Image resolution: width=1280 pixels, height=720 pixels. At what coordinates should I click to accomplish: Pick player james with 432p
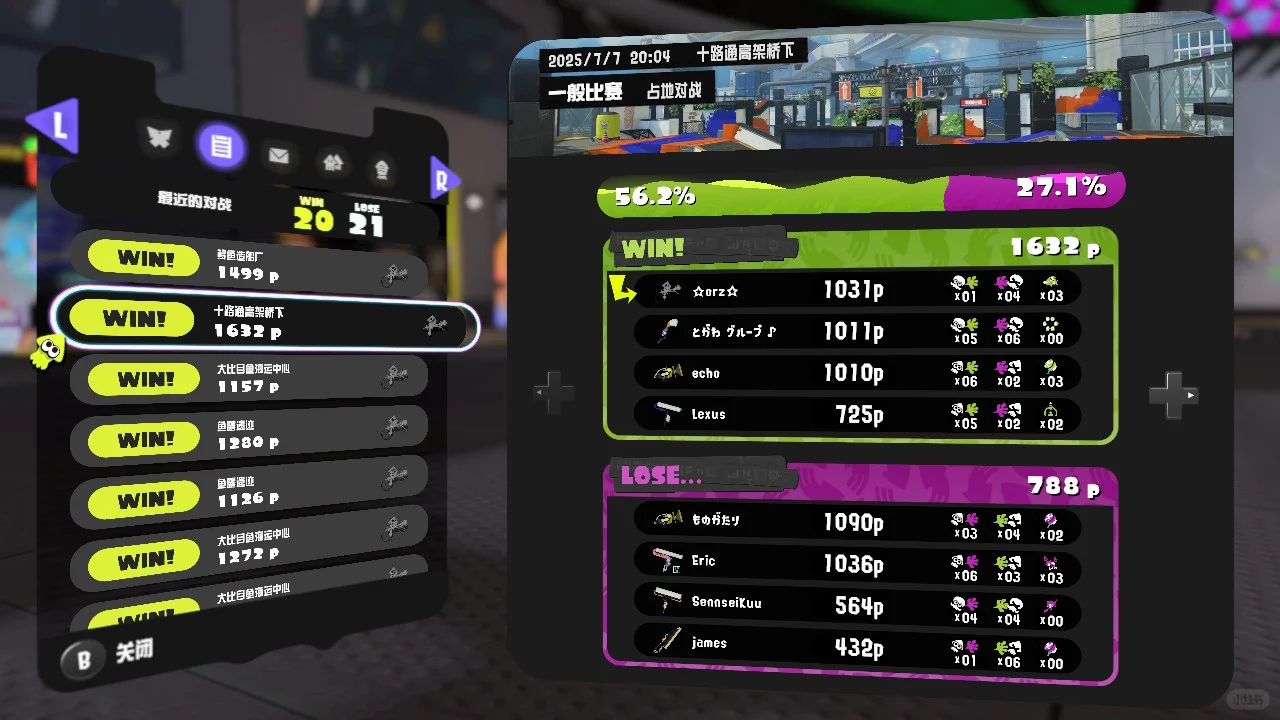coord(856,645)
